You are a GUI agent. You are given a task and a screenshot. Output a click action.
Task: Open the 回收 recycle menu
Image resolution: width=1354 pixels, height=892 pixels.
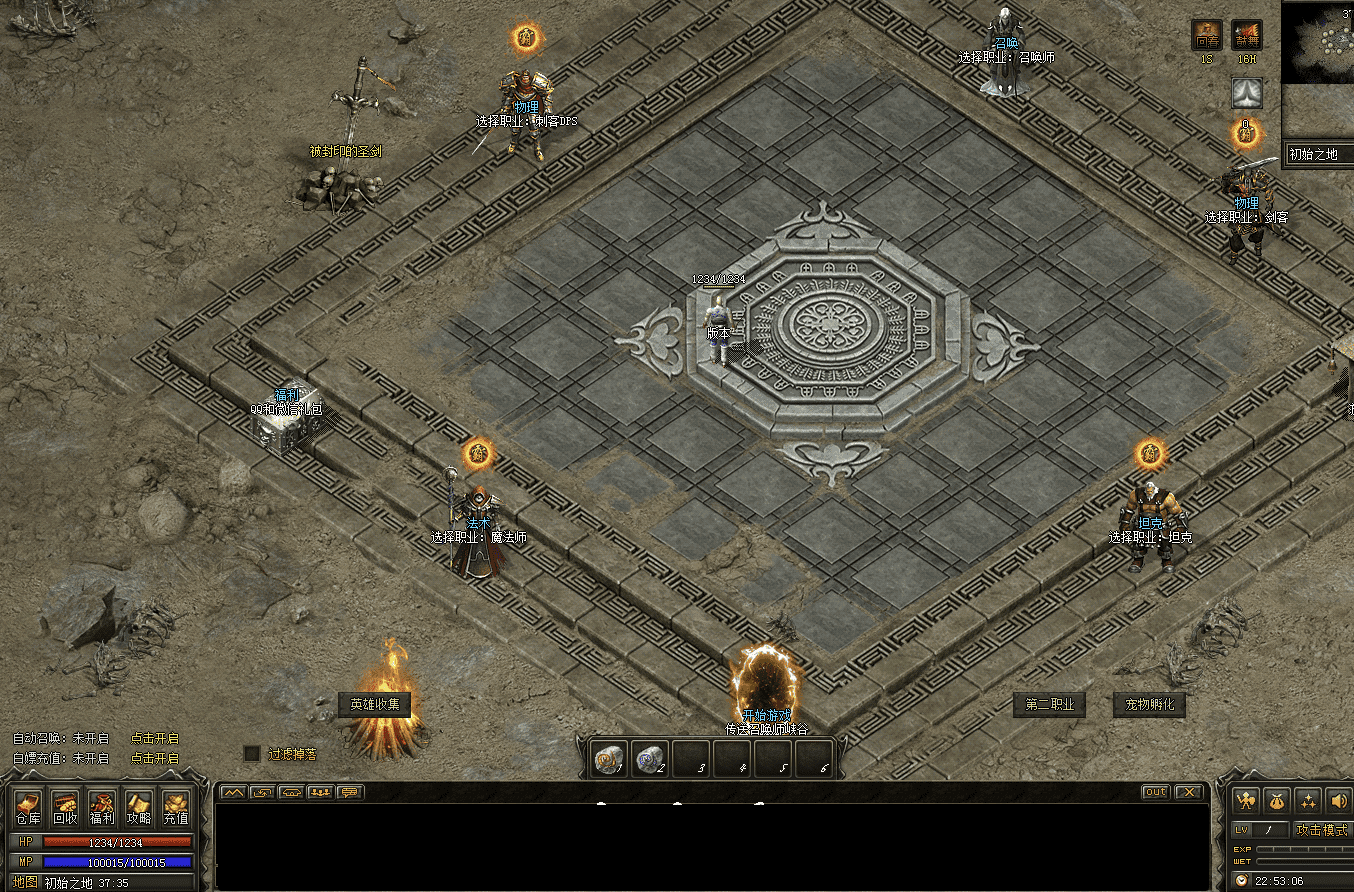(65, 807)
